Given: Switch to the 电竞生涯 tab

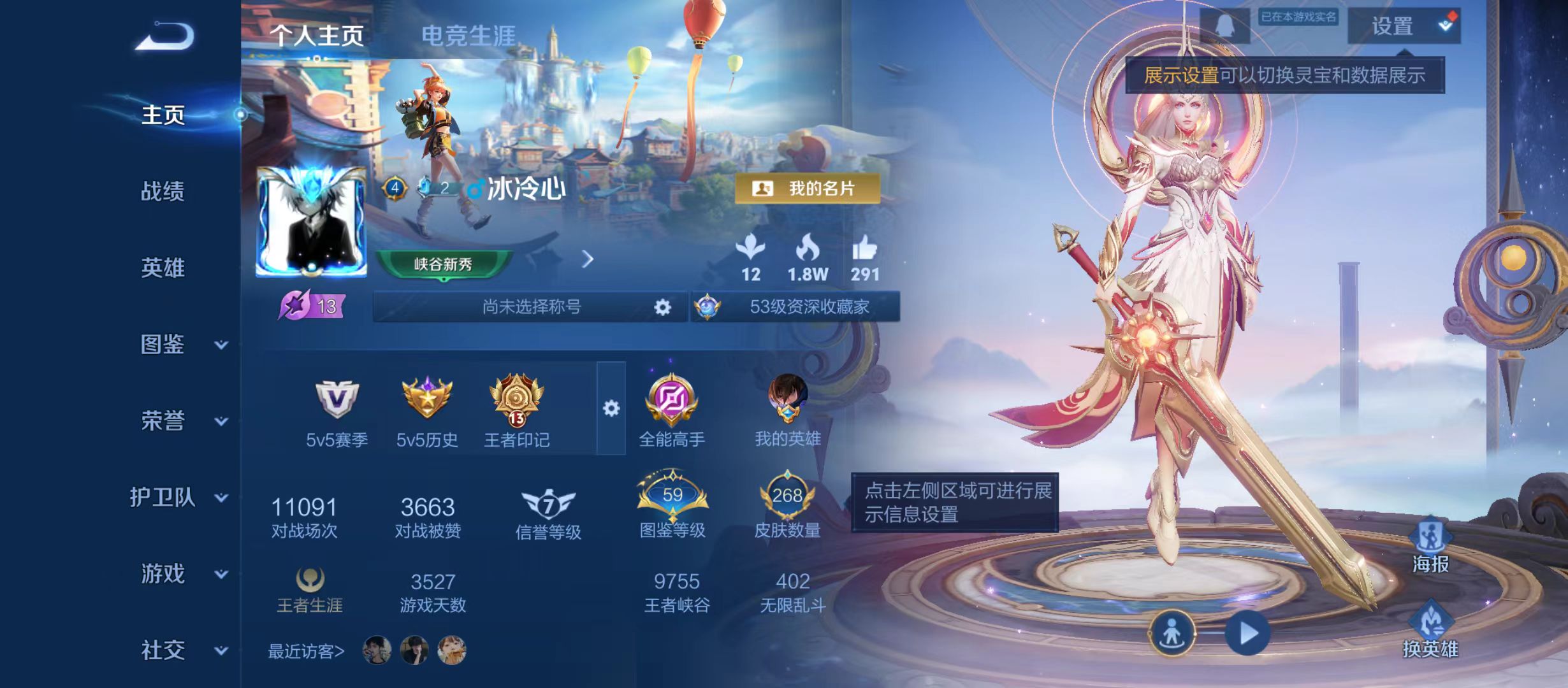Looking at the screenshot, I should (x=469, y=35).
